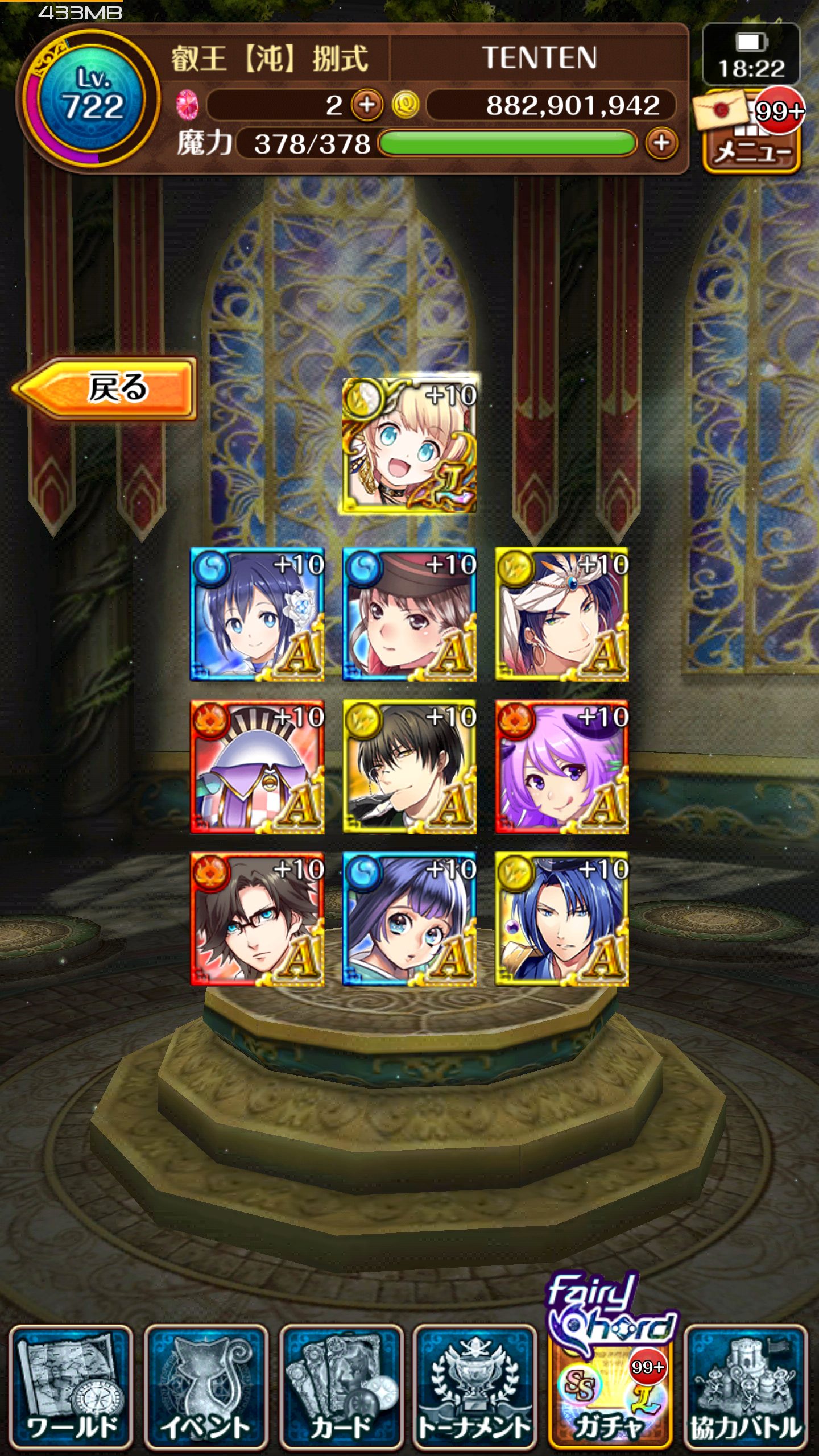
Task: Enter 協力バトル mode
Action: 746,1387
